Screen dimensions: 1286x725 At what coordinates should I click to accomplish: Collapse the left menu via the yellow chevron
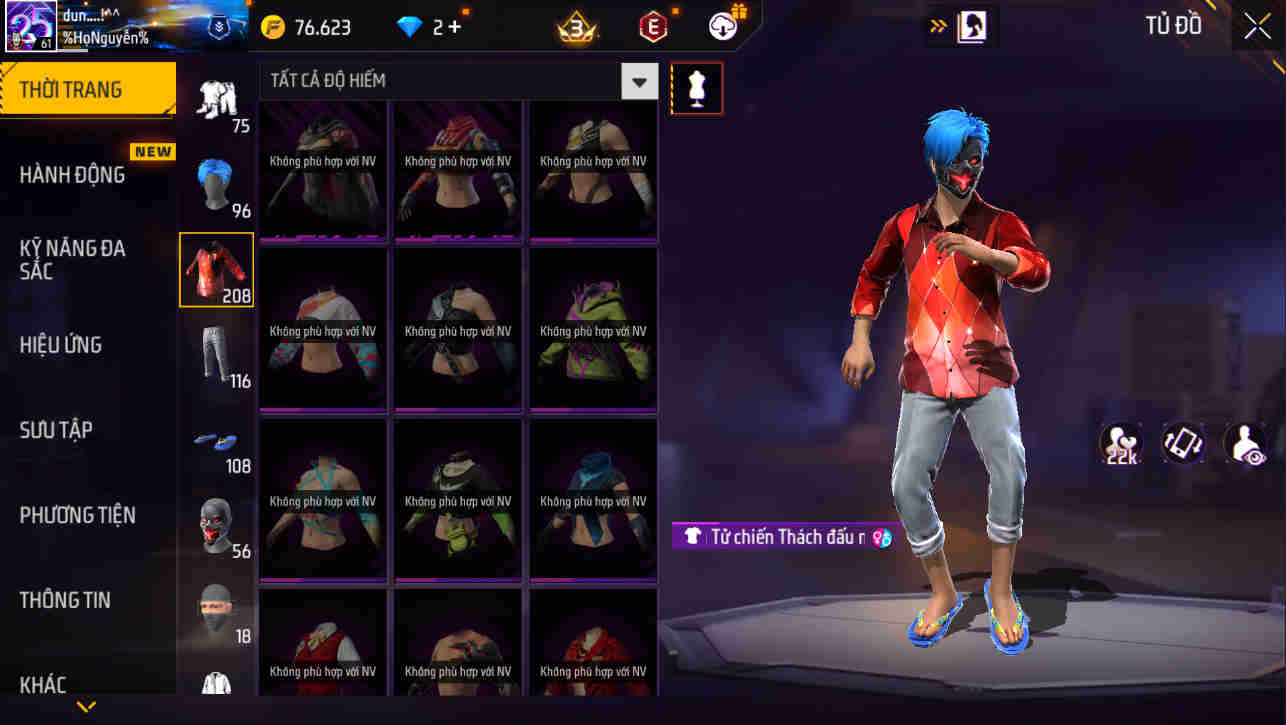click(86, 706)
